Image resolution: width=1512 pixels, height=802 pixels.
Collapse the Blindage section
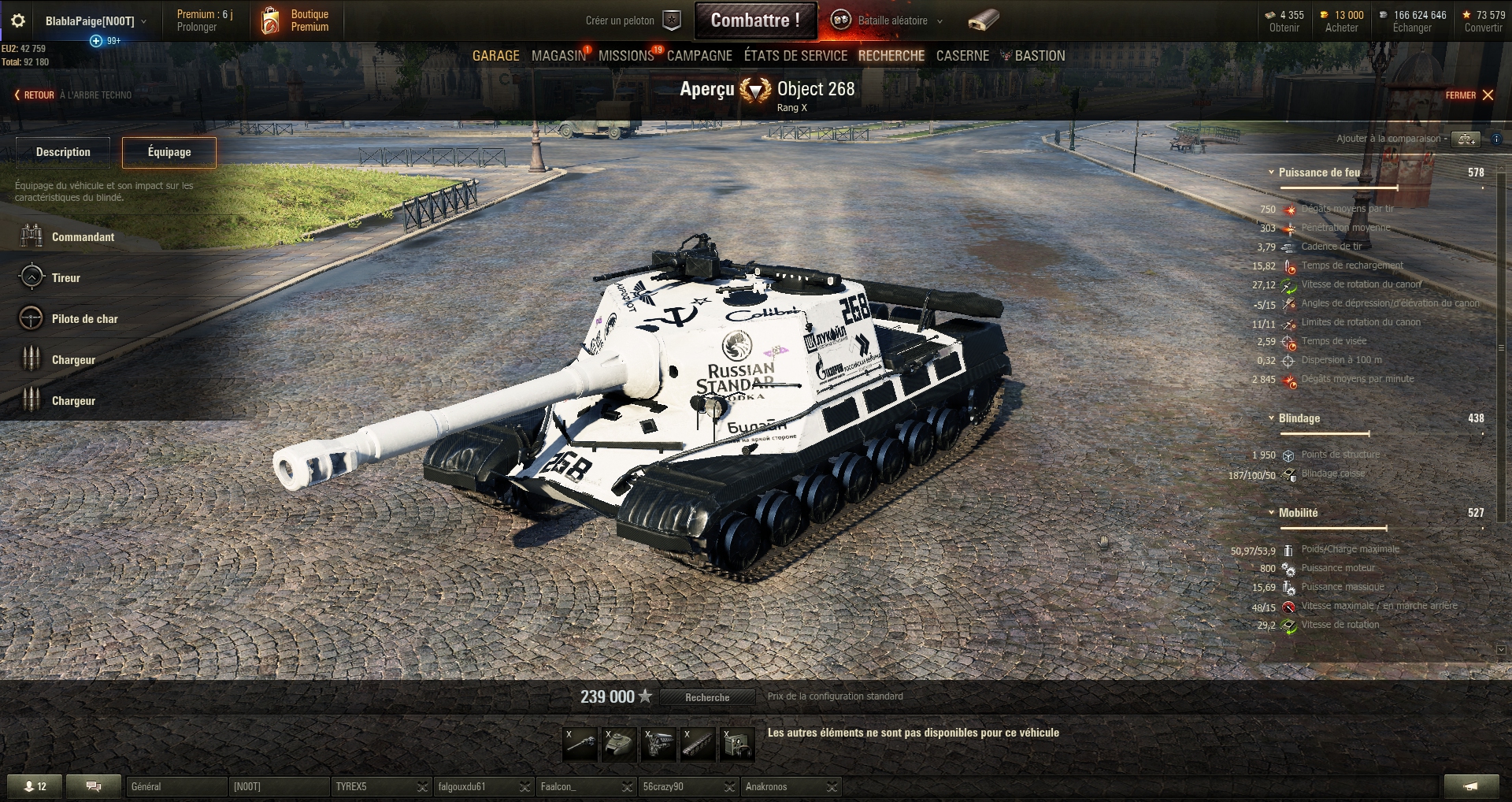[1270, 419]
